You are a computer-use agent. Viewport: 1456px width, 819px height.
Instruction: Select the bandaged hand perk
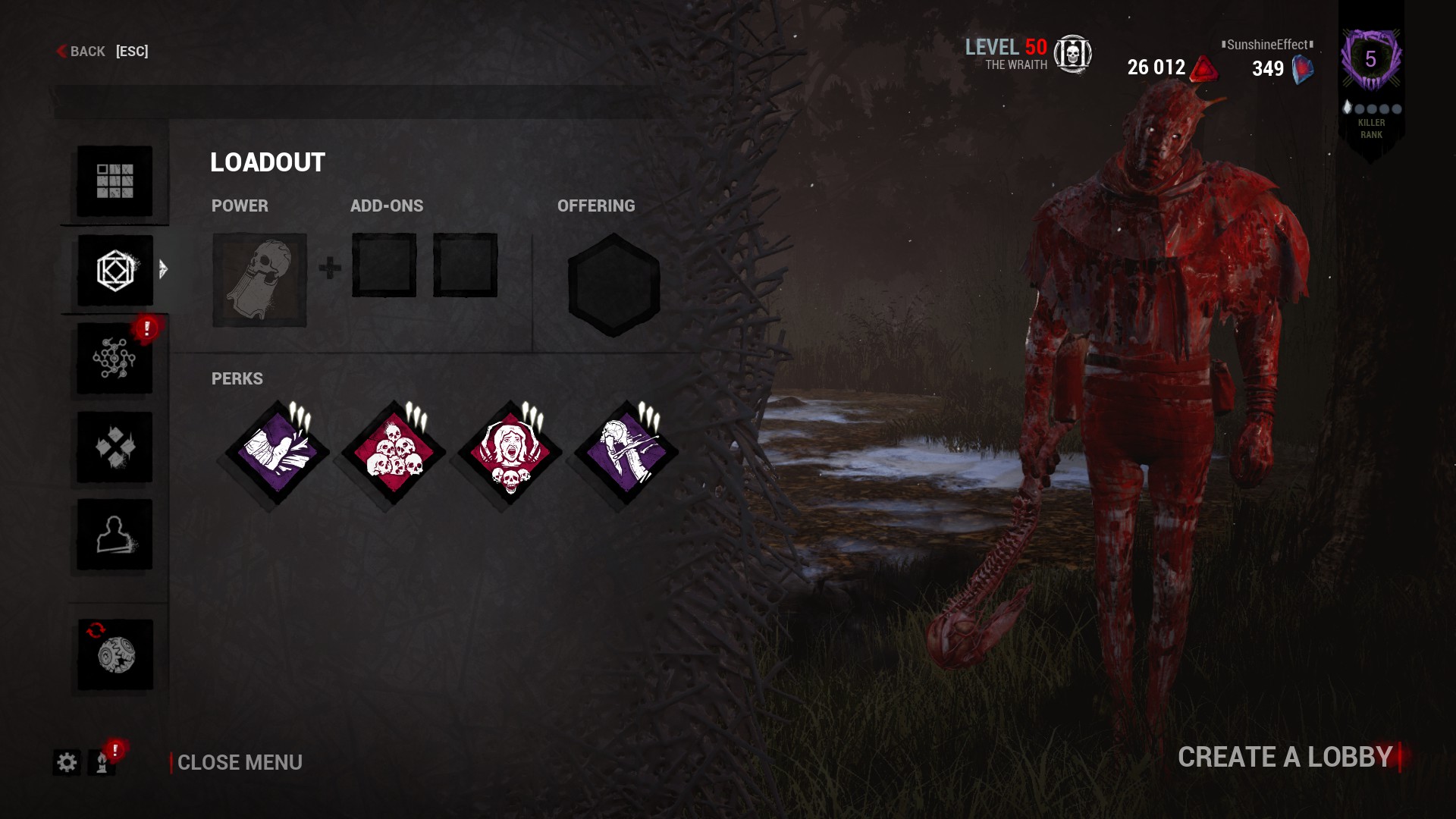[x=277, y=454]
